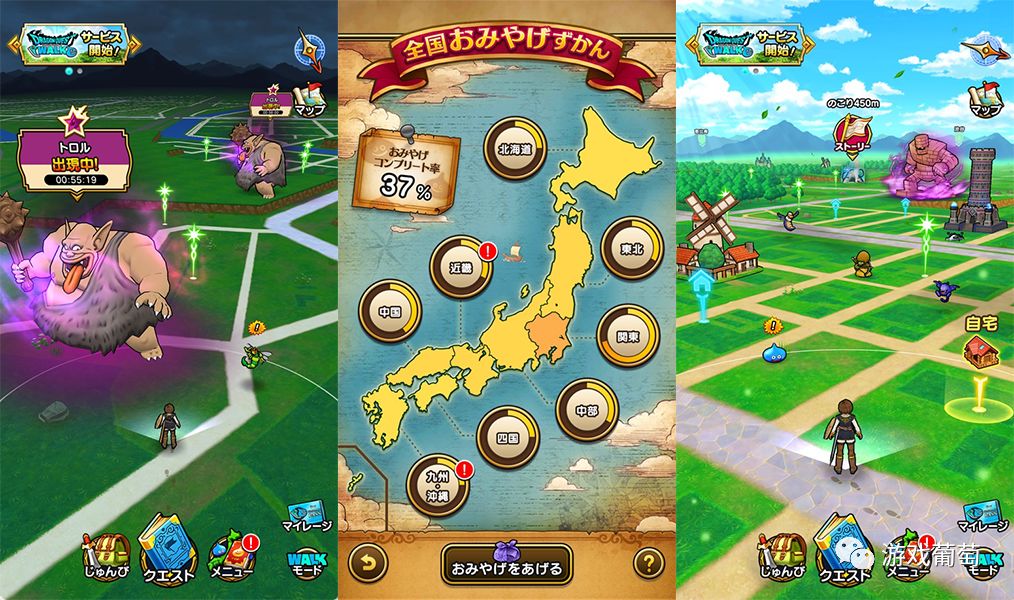Tap the おみやげをあげる button

pyautogui.click(x=507, y=563)
